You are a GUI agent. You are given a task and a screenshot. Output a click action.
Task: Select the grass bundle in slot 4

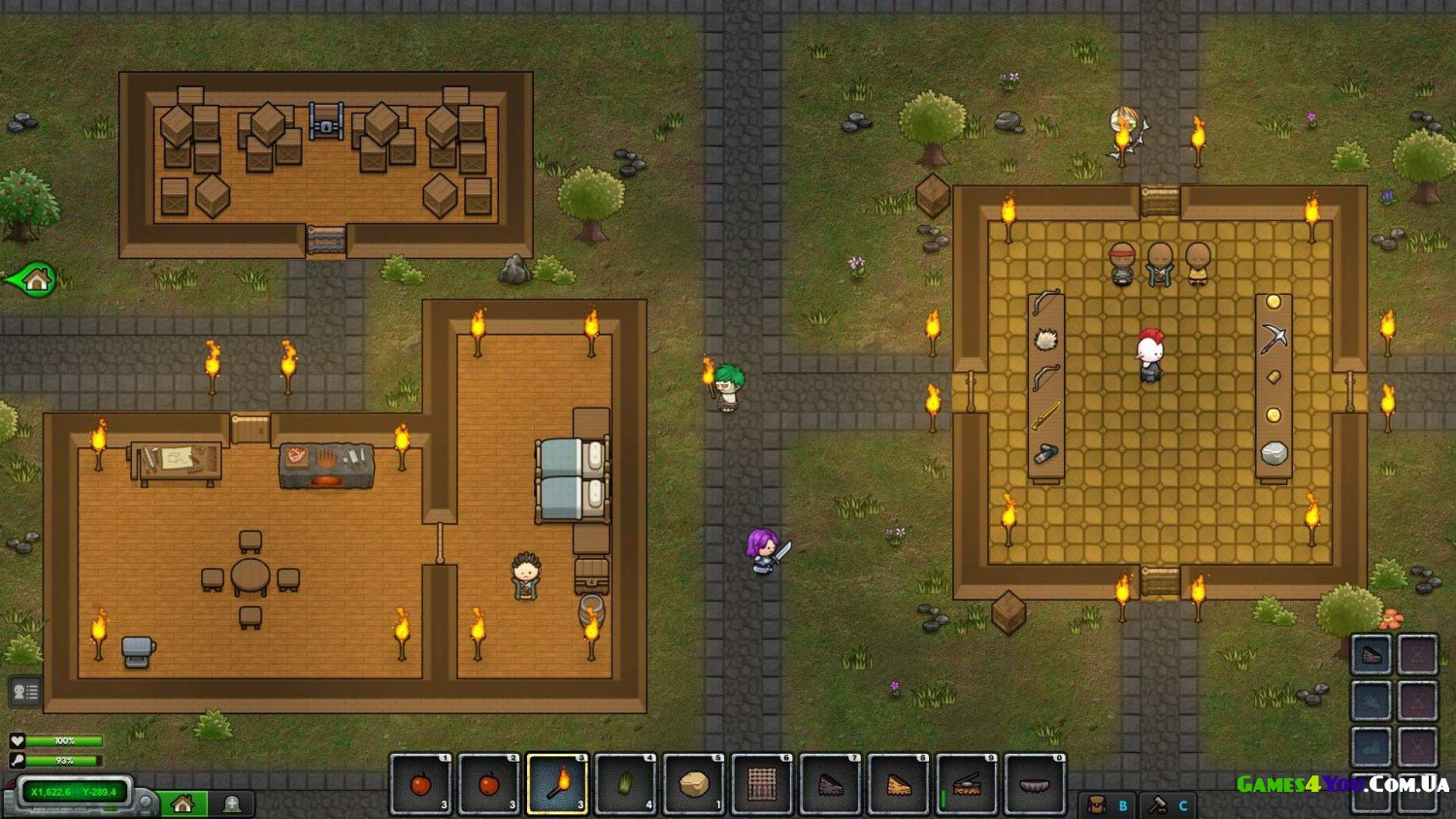625,784
